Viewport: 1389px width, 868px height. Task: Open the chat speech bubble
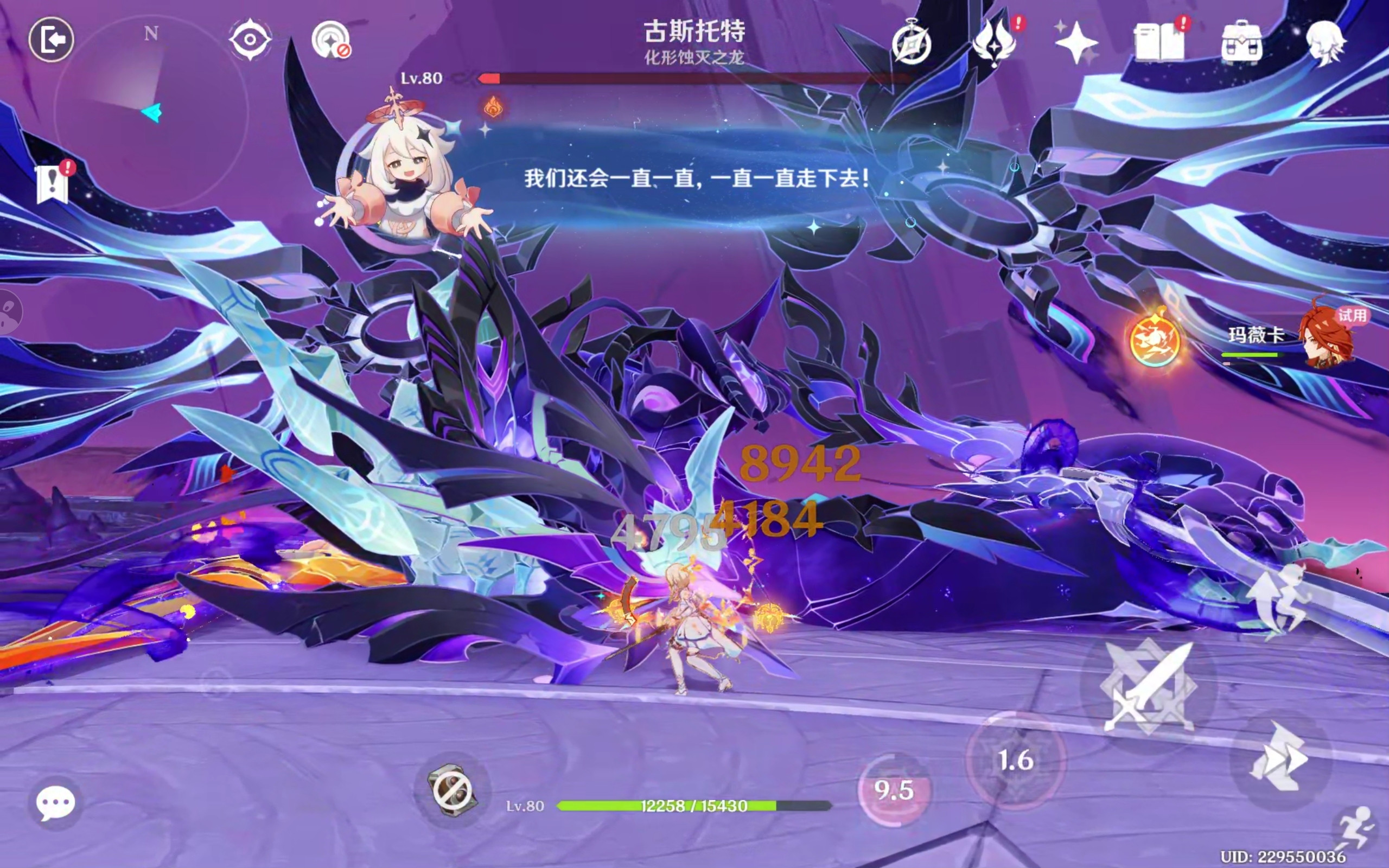click(55, 802)
